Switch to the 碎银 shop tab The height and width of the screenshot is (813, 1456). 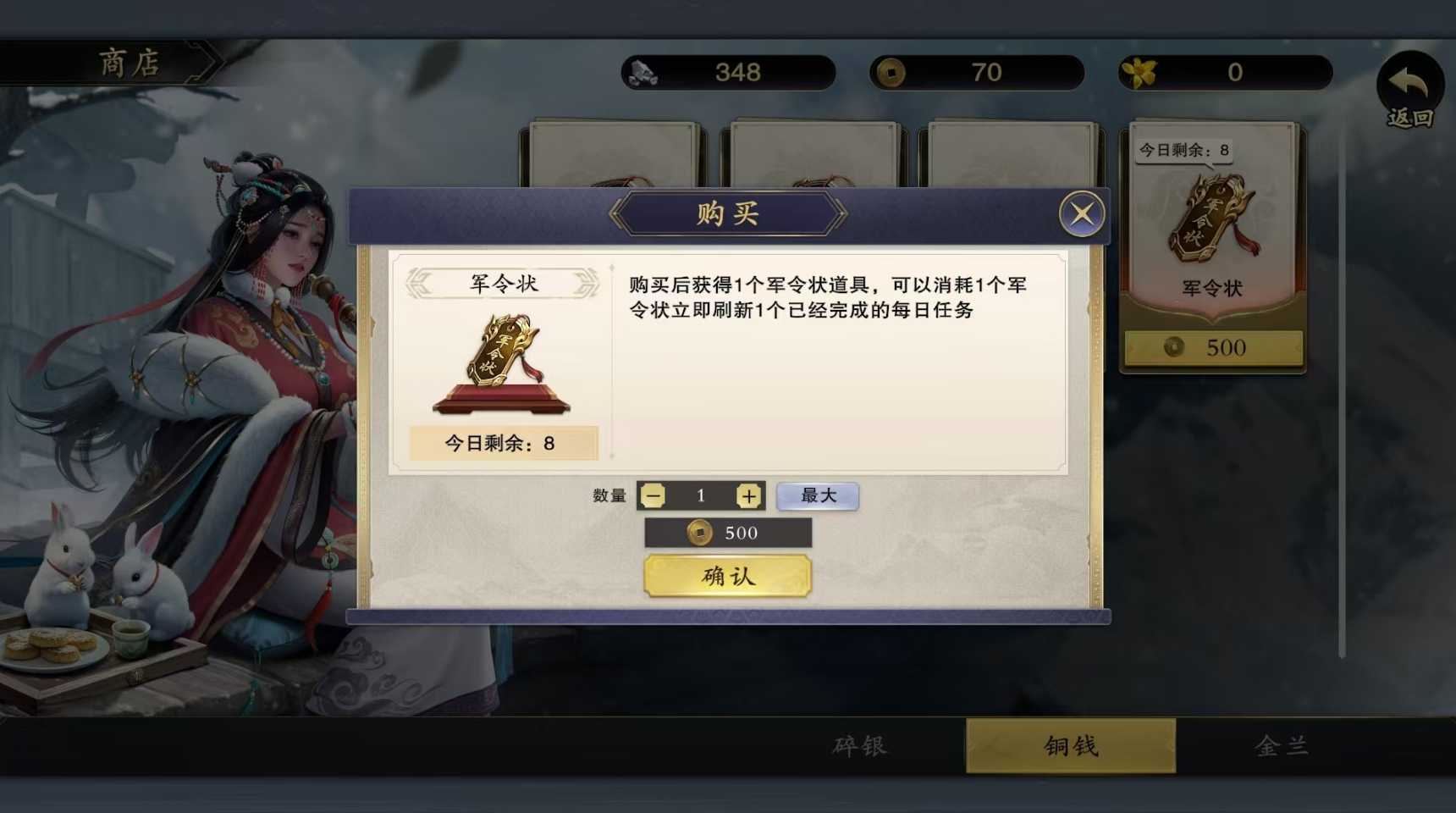click(x=859, y=746)
